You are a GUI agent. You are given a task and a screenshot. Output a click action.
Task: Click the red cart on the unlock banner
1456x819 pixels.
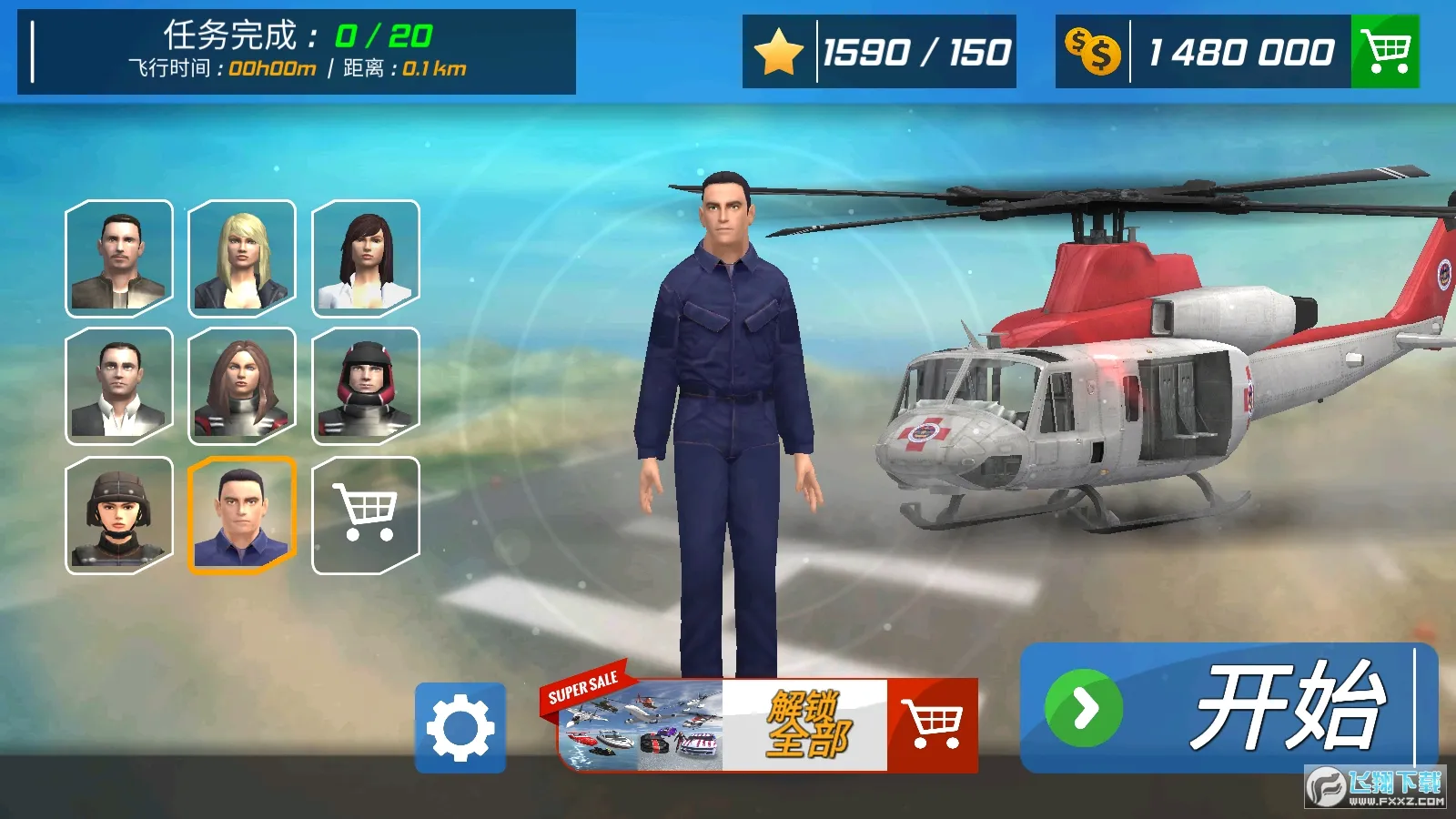934,725
